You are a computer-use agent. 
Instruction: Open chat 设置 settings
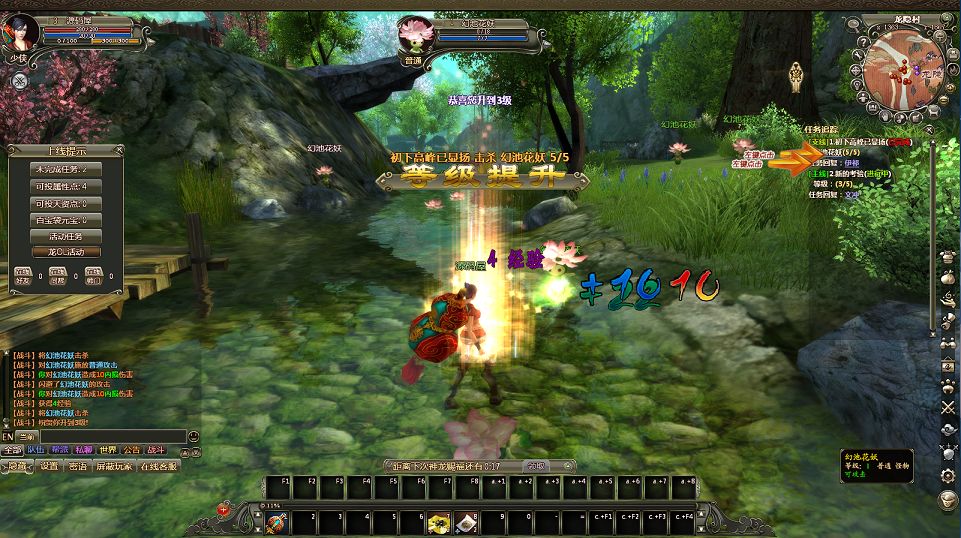[x=49, y=465]
